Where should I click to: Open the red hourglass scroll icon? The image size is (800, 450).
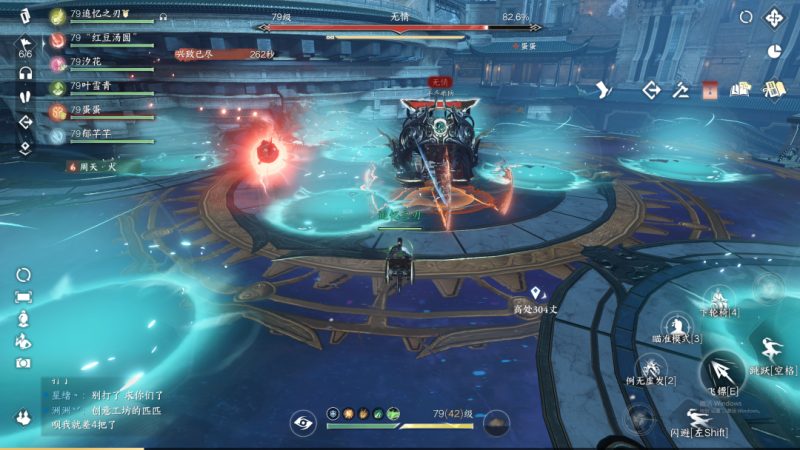(710, 90)
